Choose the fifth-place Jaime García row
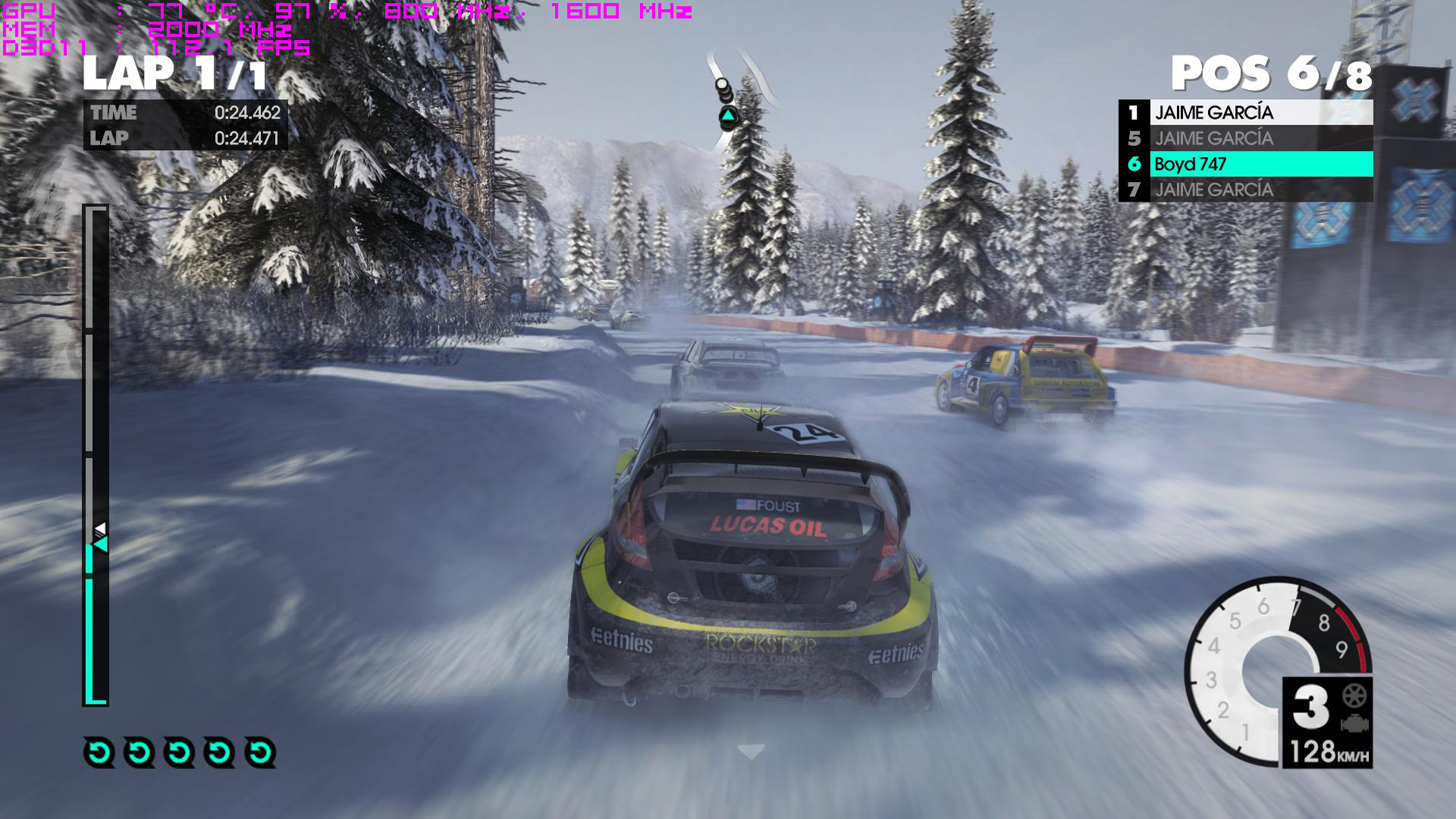Viewport: 1456px width, 819px height. [1245, 139]
